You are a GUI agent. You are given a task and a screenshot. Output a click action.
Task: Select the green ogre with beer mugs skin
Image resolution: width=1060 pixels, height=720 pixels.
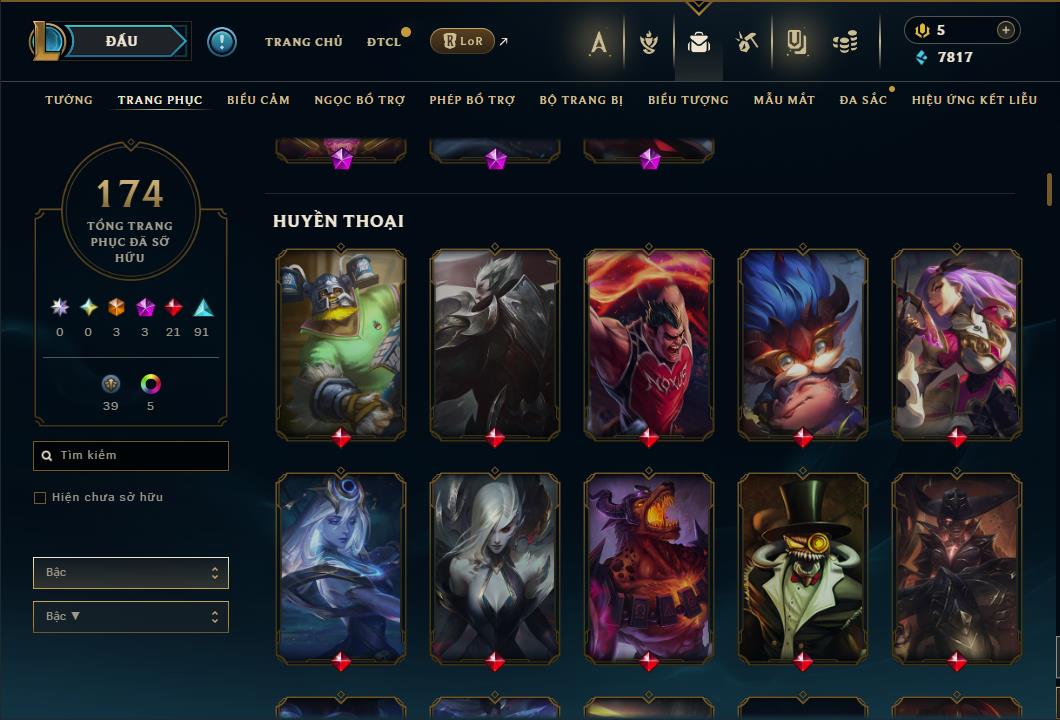[x=341, y=341]
